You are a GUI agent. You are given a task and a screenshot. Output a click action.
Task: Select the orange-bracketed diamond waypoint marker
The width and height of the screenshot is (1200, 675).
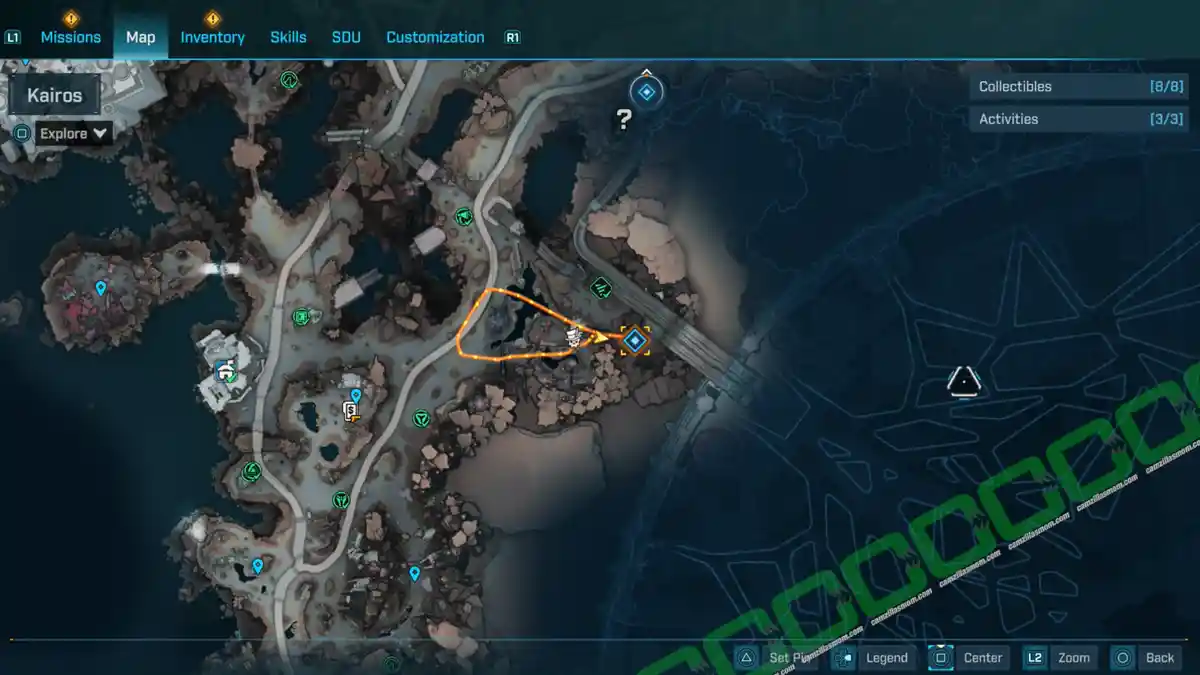coord(634,341)
